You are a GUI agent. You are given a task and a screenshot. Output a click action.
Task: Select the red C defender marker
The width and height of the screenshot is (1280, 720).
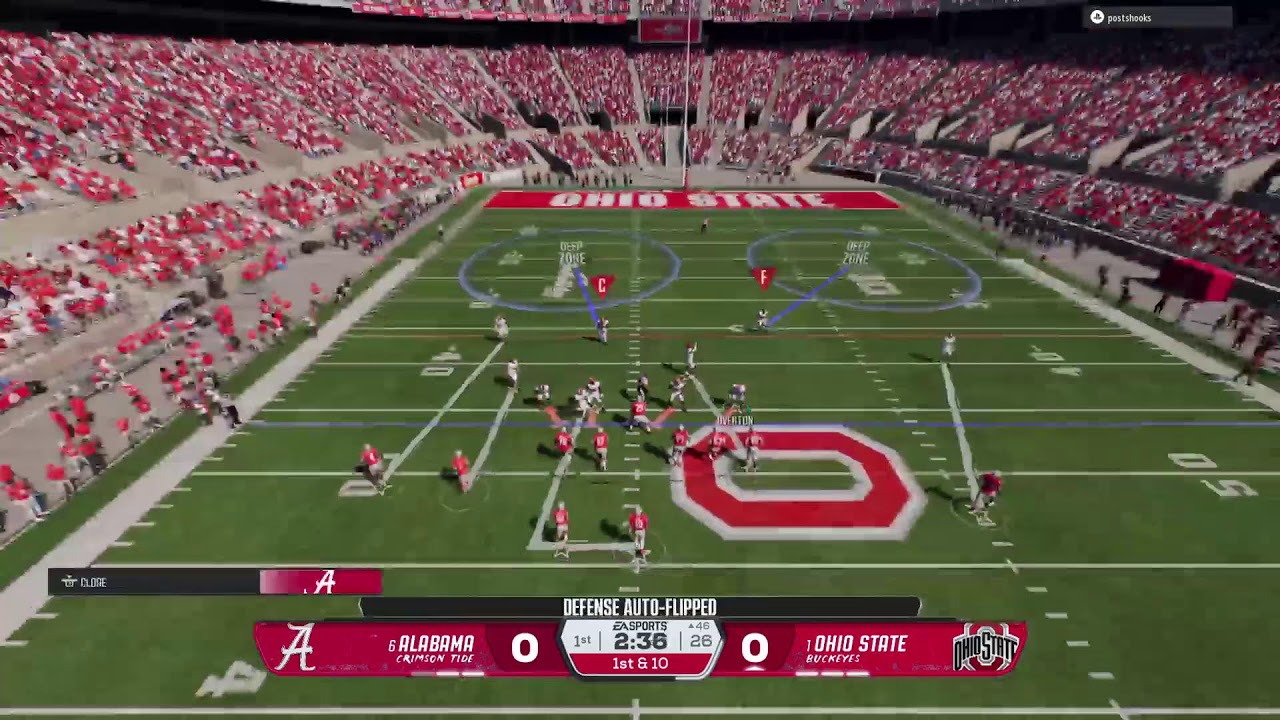601,285
